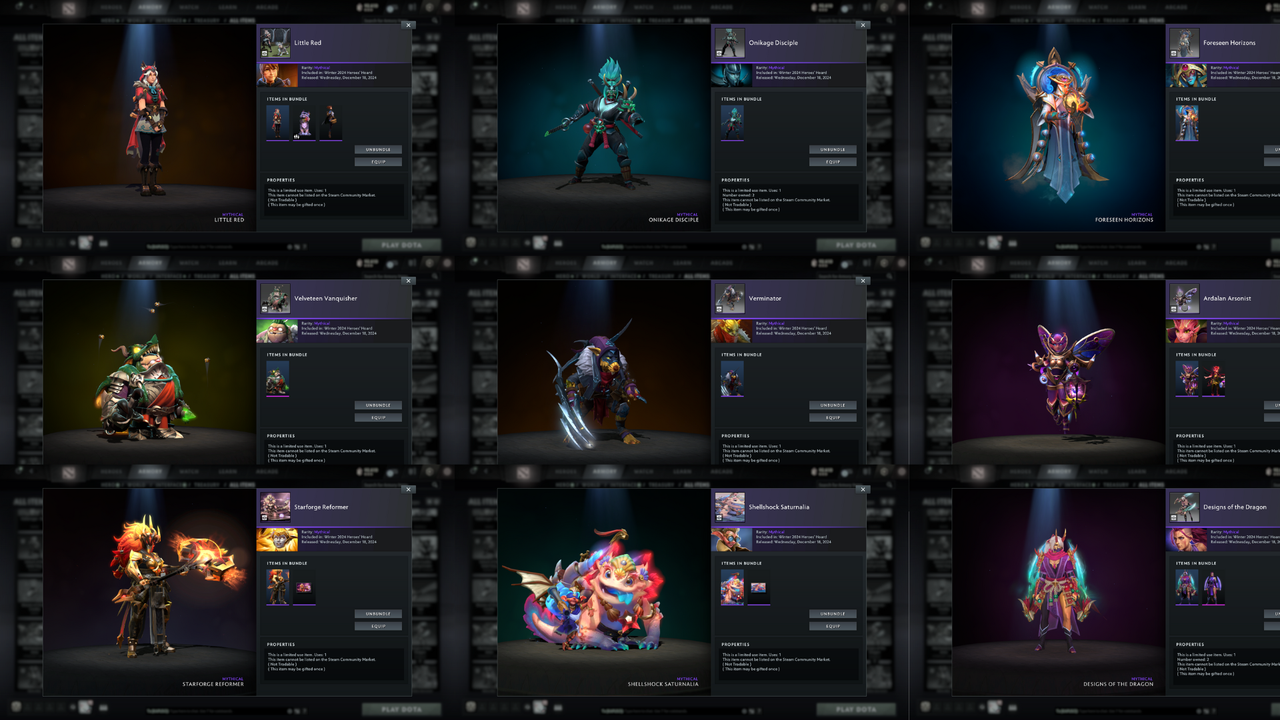
Task: Click the Foreseen Horizons bundle icon
Action: click(x=1184, y=41)
